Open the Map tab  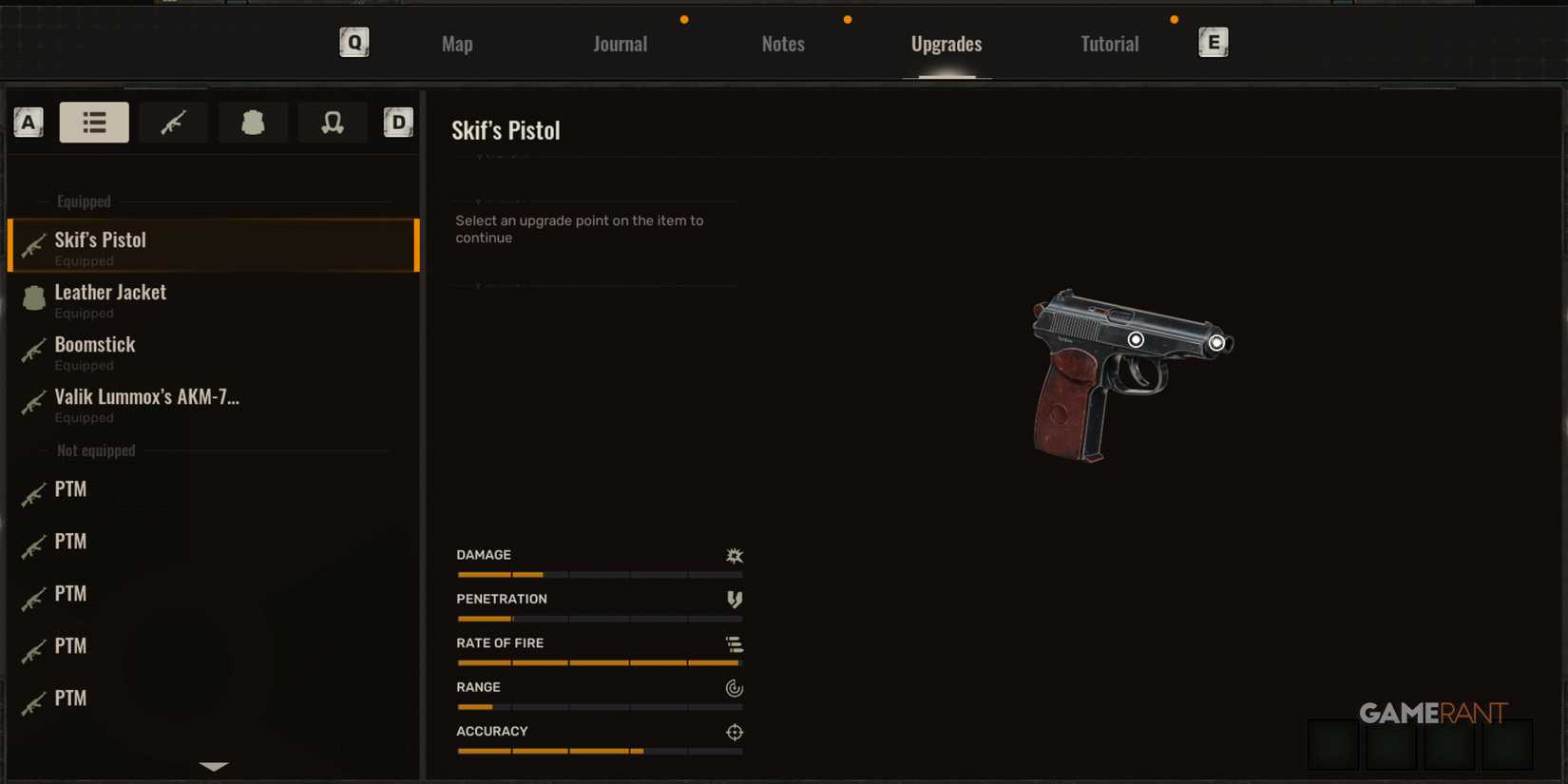pos(456,43)
